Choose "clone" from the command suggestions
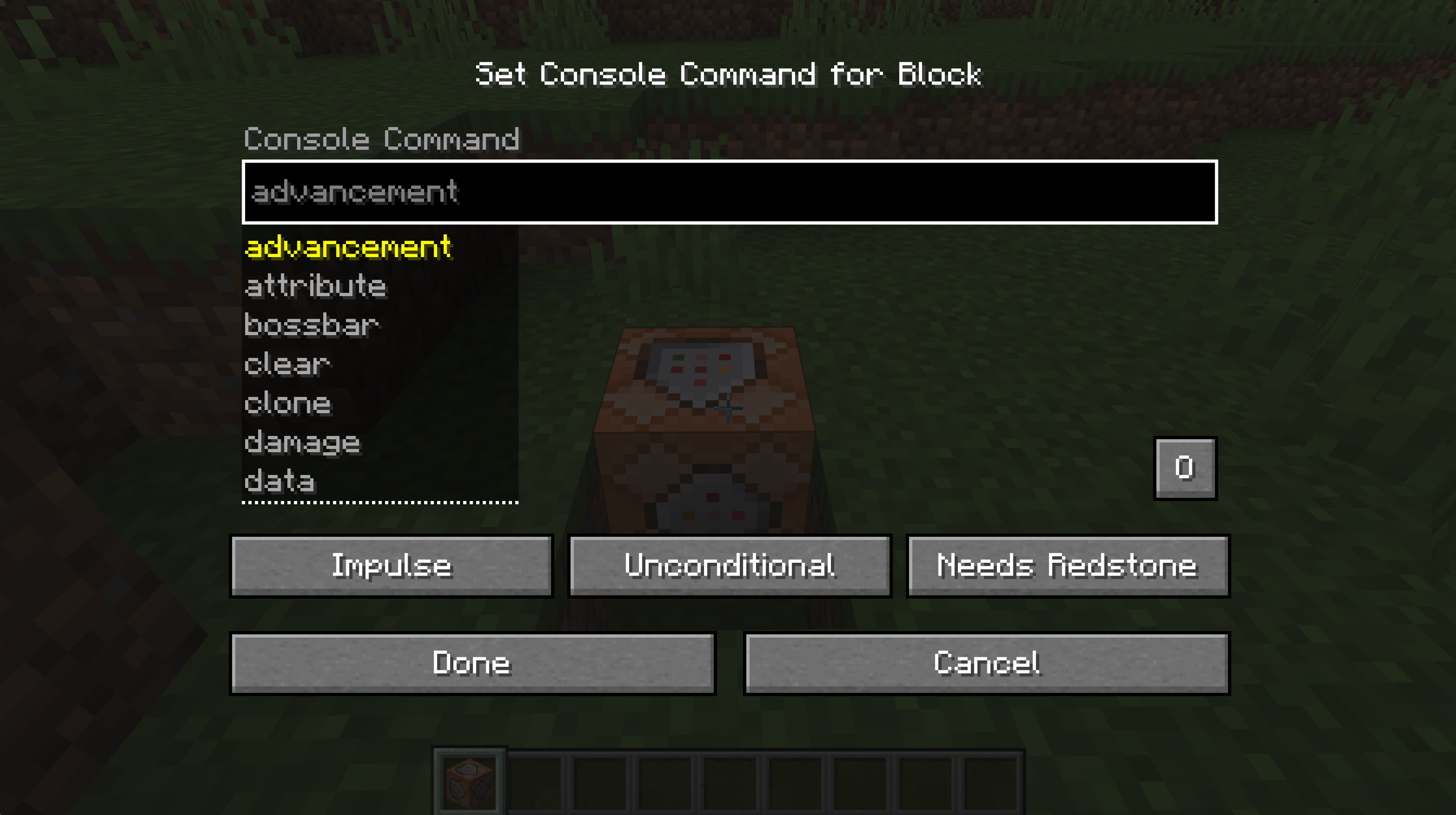This screenshot has height=815, width=1456. (x=288, y=403)
